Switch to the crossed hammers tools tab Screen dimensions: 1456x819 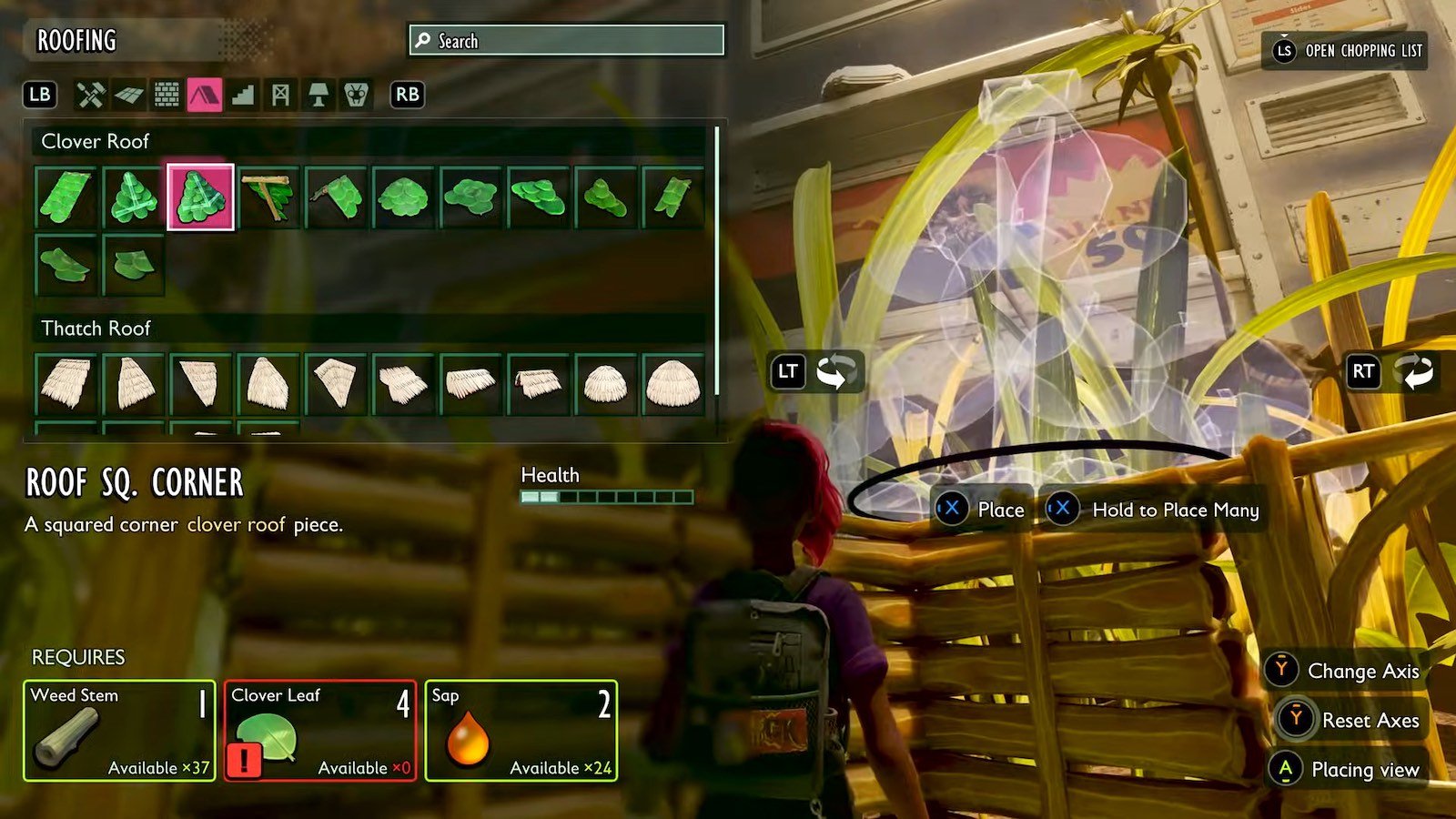pyautogui.click(x=90, y=95)
